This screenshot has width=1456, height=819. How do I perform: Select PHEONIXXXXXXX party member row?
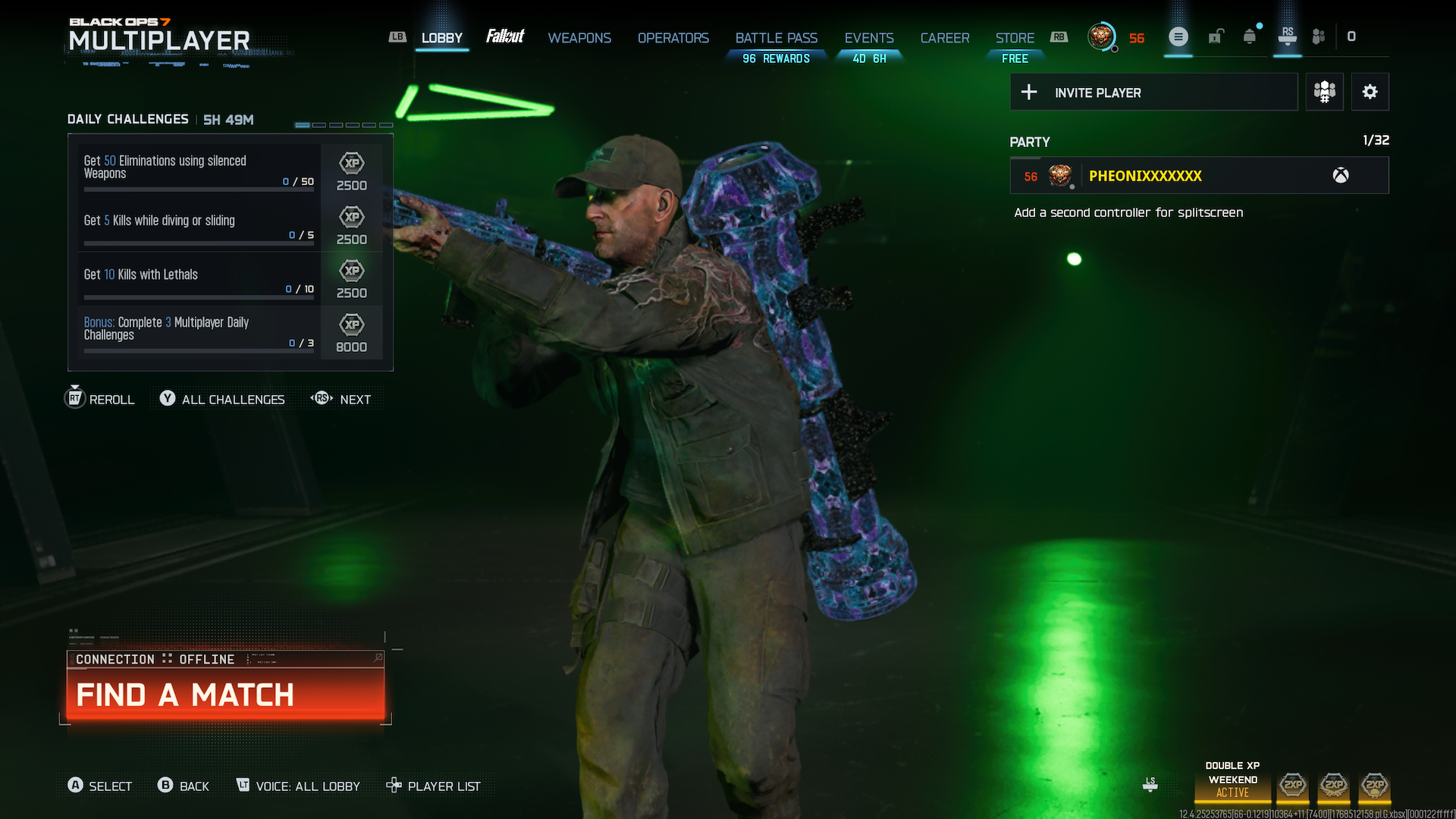click(1198, 176)
